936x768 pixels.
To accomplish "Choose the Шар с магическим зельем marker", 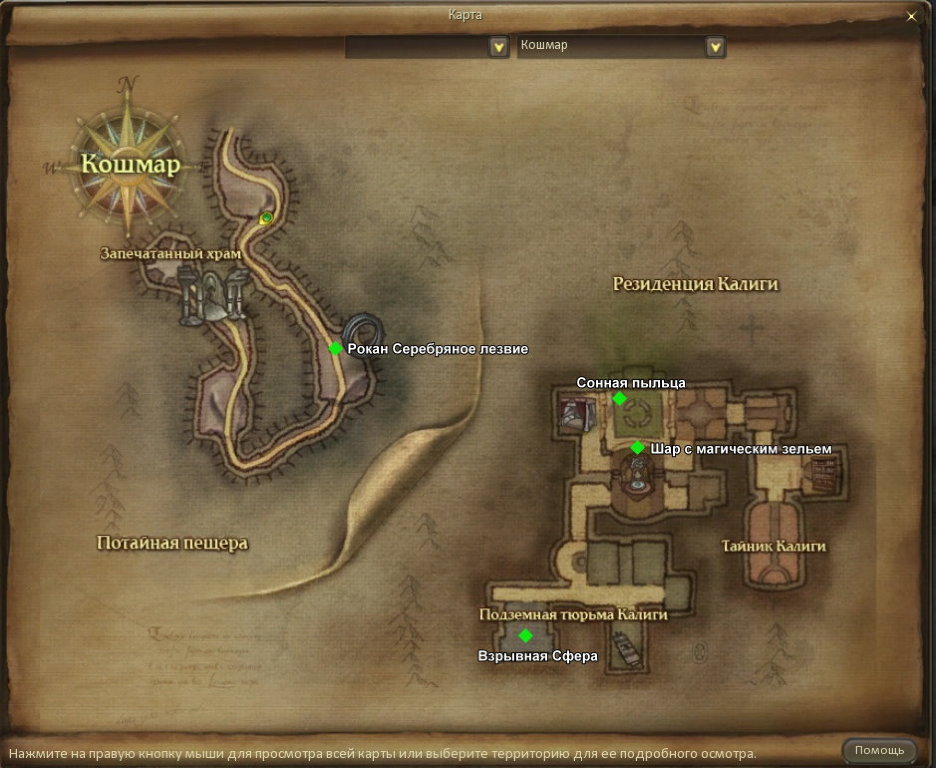I will pos(638,447).
